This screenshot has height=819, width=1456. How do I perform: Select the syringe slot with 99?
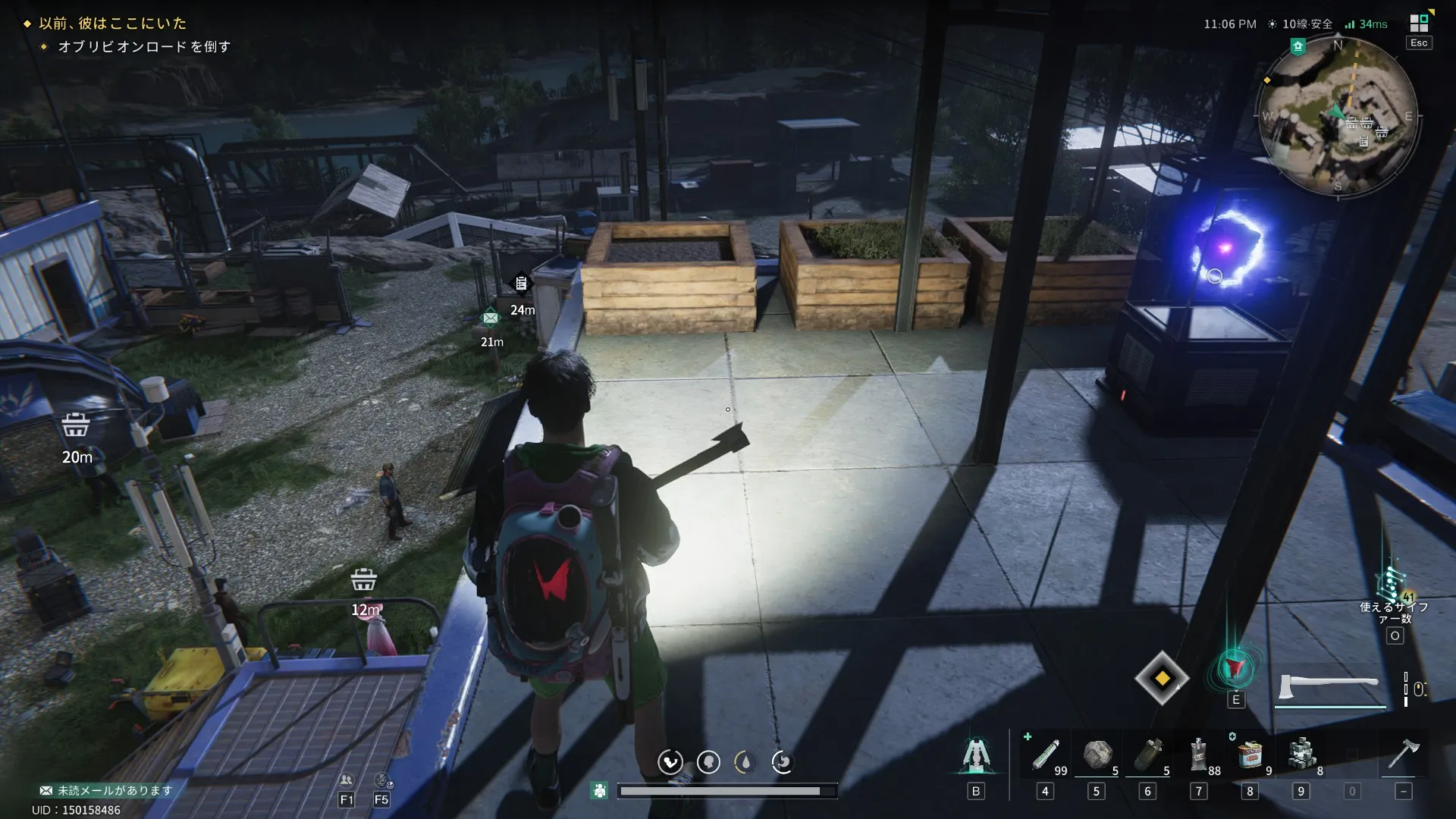pyautogui.click(x=1046, y=755)
